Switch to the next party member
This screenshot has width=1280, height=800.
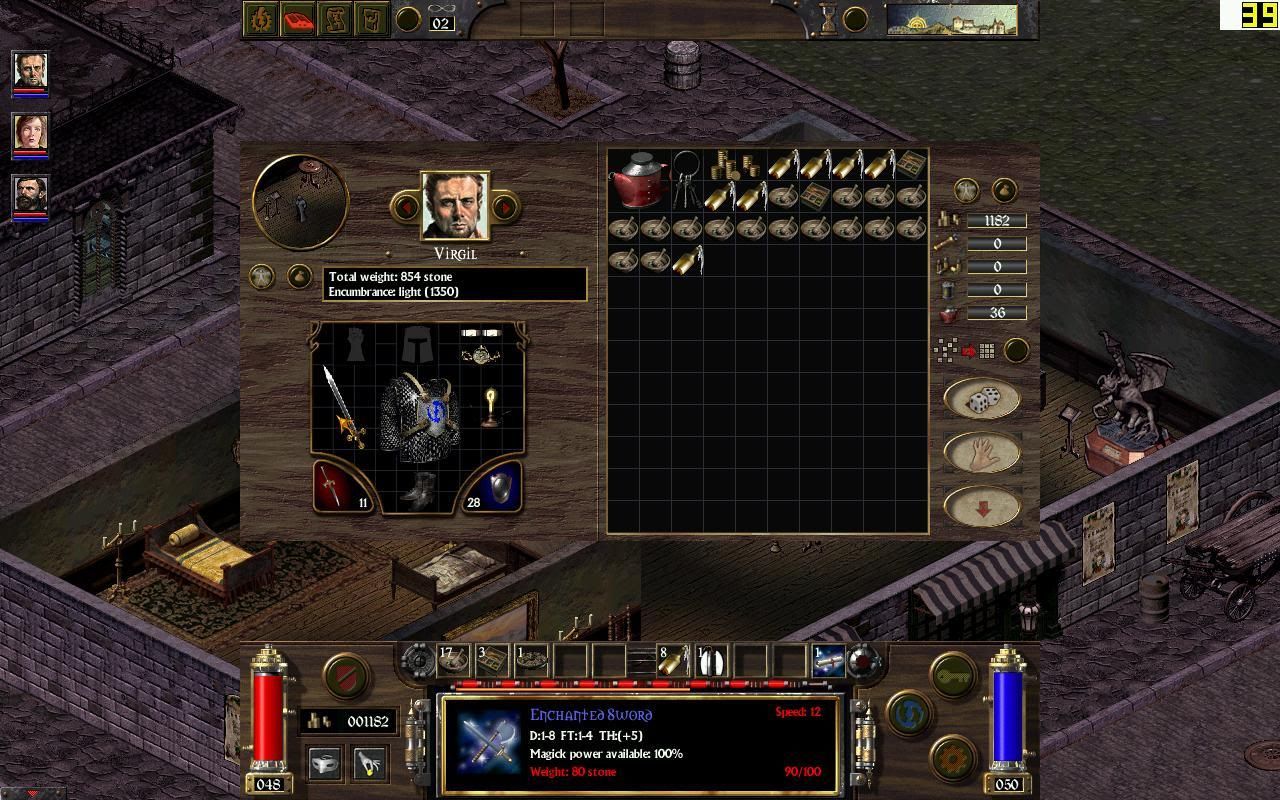[x=505, y=207]
